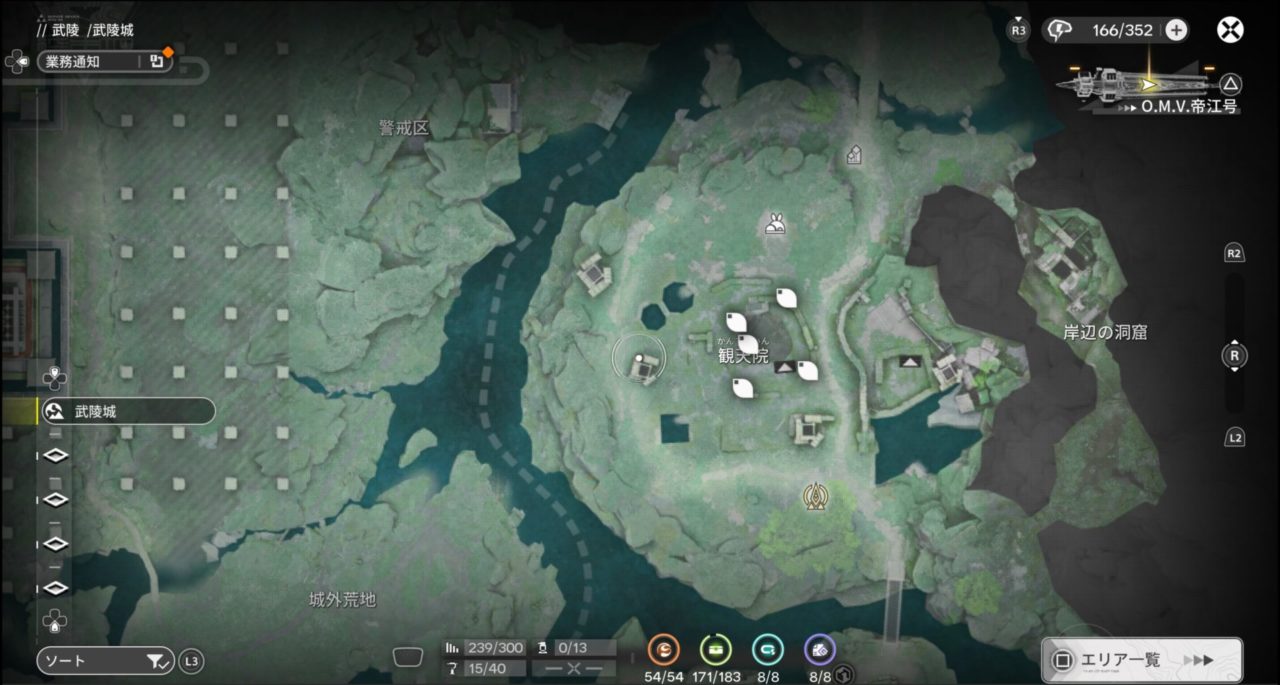1280x685 pixels.
Task: Click the golden teleport tower marker
Action: (x=817, y=495)
